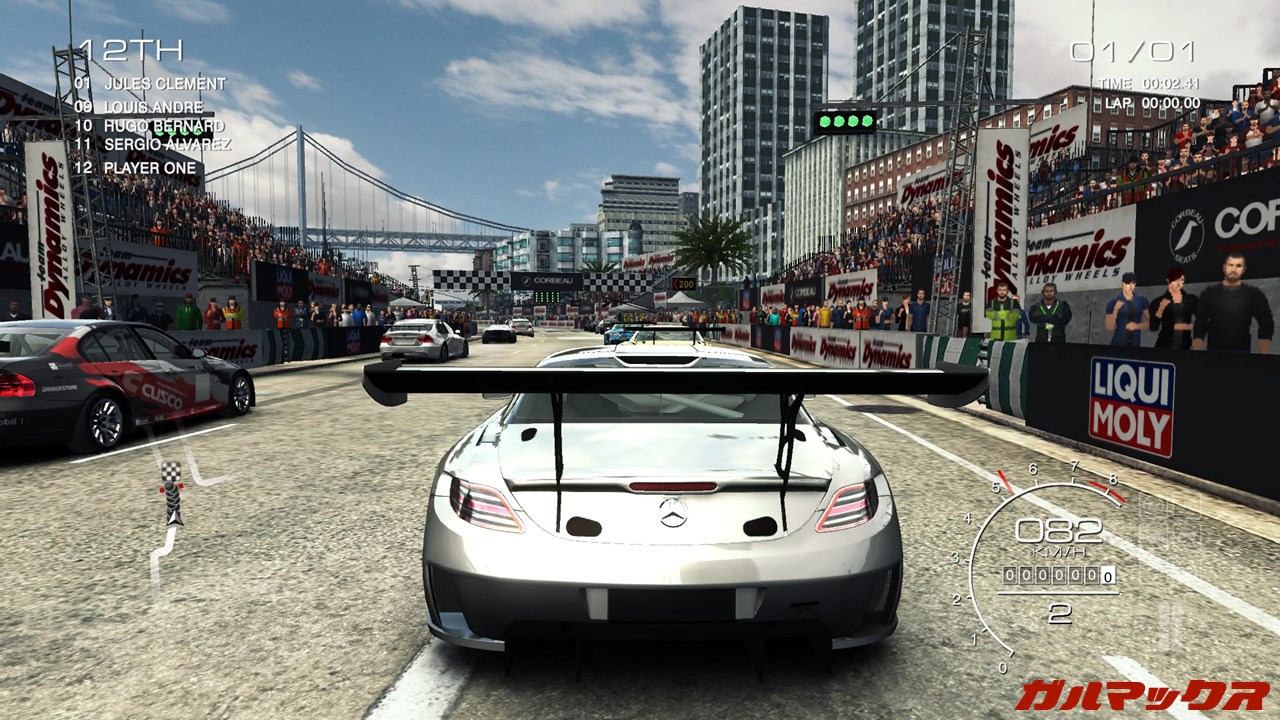Select Sergio Alvarez's leaderboard row

[x=152, y=145]
